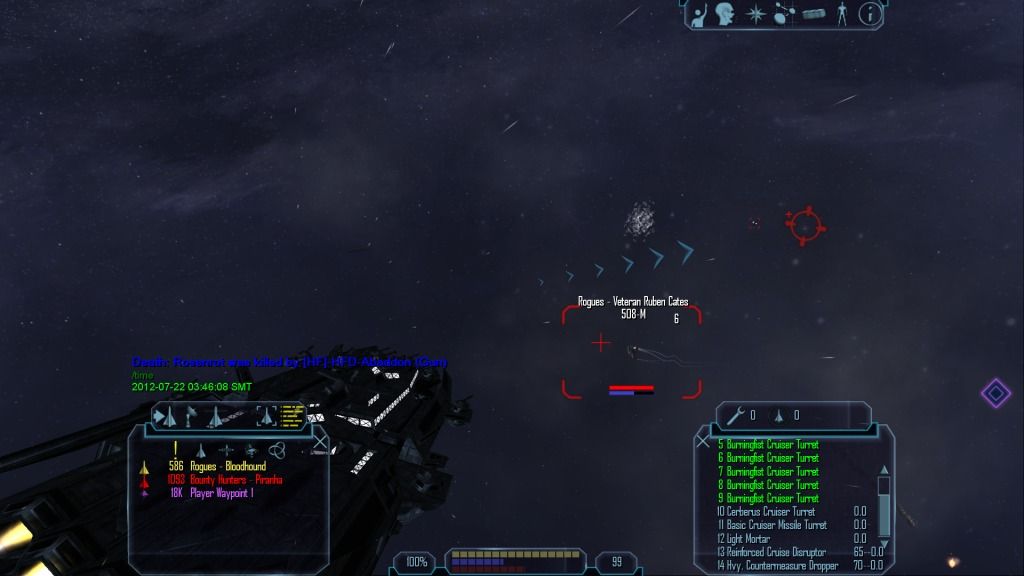Open the planets-and-orbits icon in top toolbar
This screenshot has width=1024, height=576.
pos(784,14)
